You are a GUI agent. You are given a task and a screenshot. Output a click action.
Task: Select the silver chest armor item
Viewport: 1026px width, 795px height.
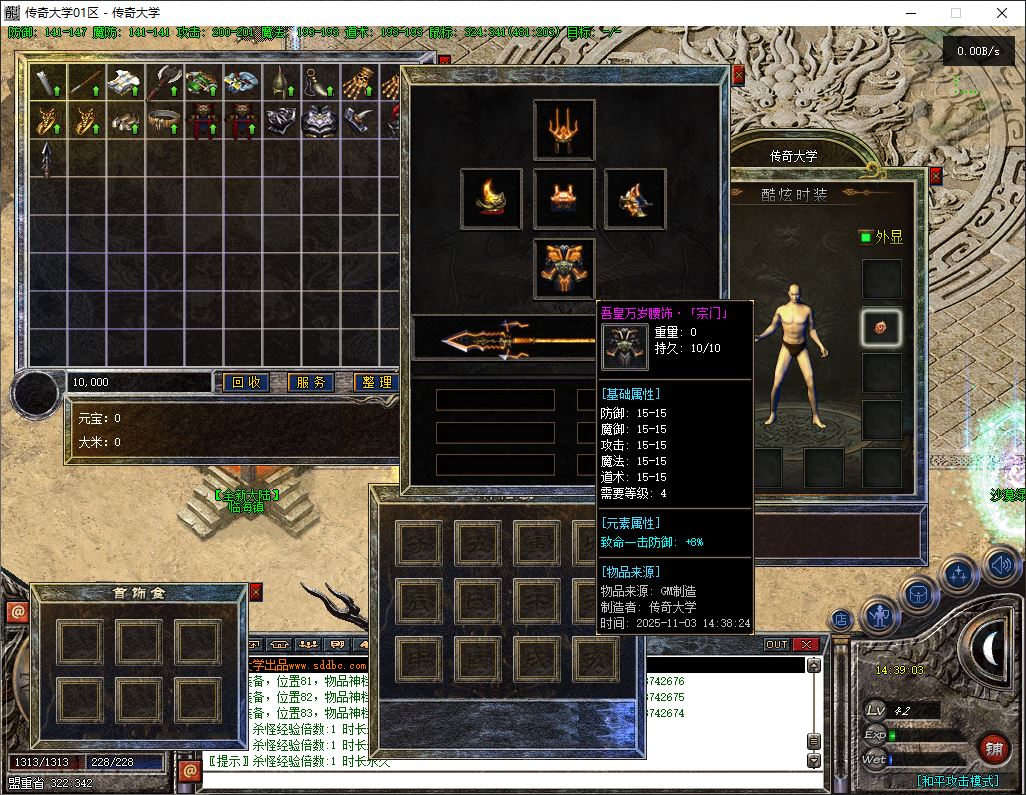point(319,120)
